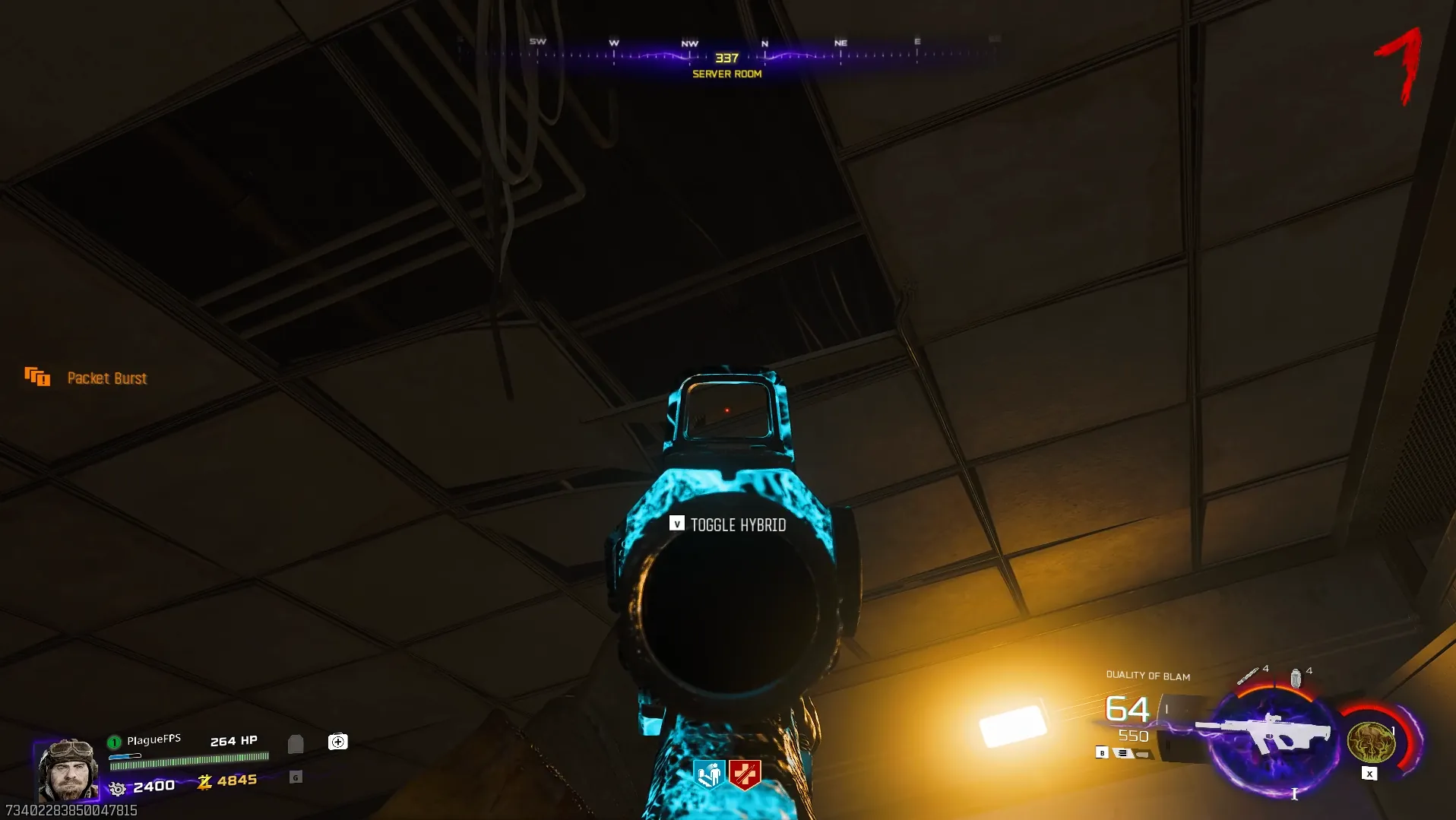Activate the green skull field upgrade
This screenshot has height=820, width=1456.
1371,742
